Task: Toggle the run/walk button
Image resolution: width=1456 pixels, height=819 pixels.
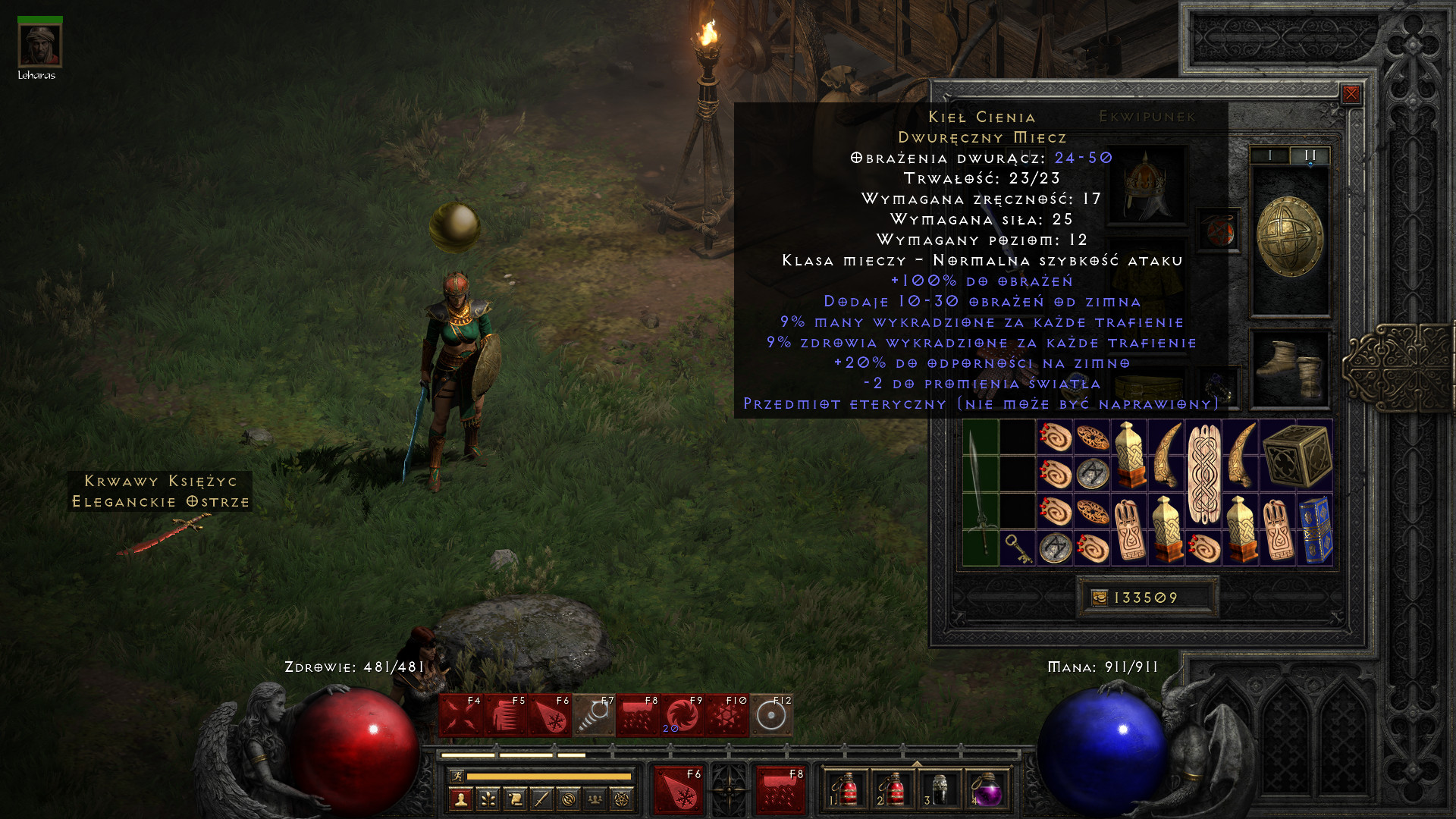Action: pyautogui.click(x=457, y=776)
